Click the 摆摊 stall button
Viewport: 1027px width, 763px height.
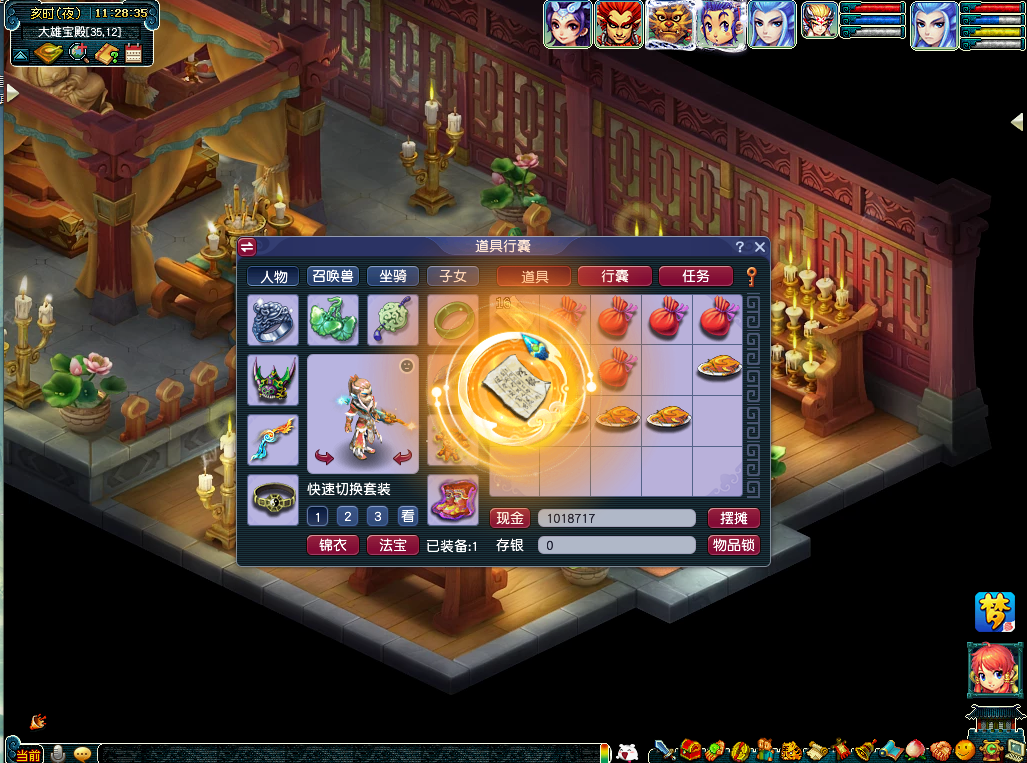(x=733, y=518)
